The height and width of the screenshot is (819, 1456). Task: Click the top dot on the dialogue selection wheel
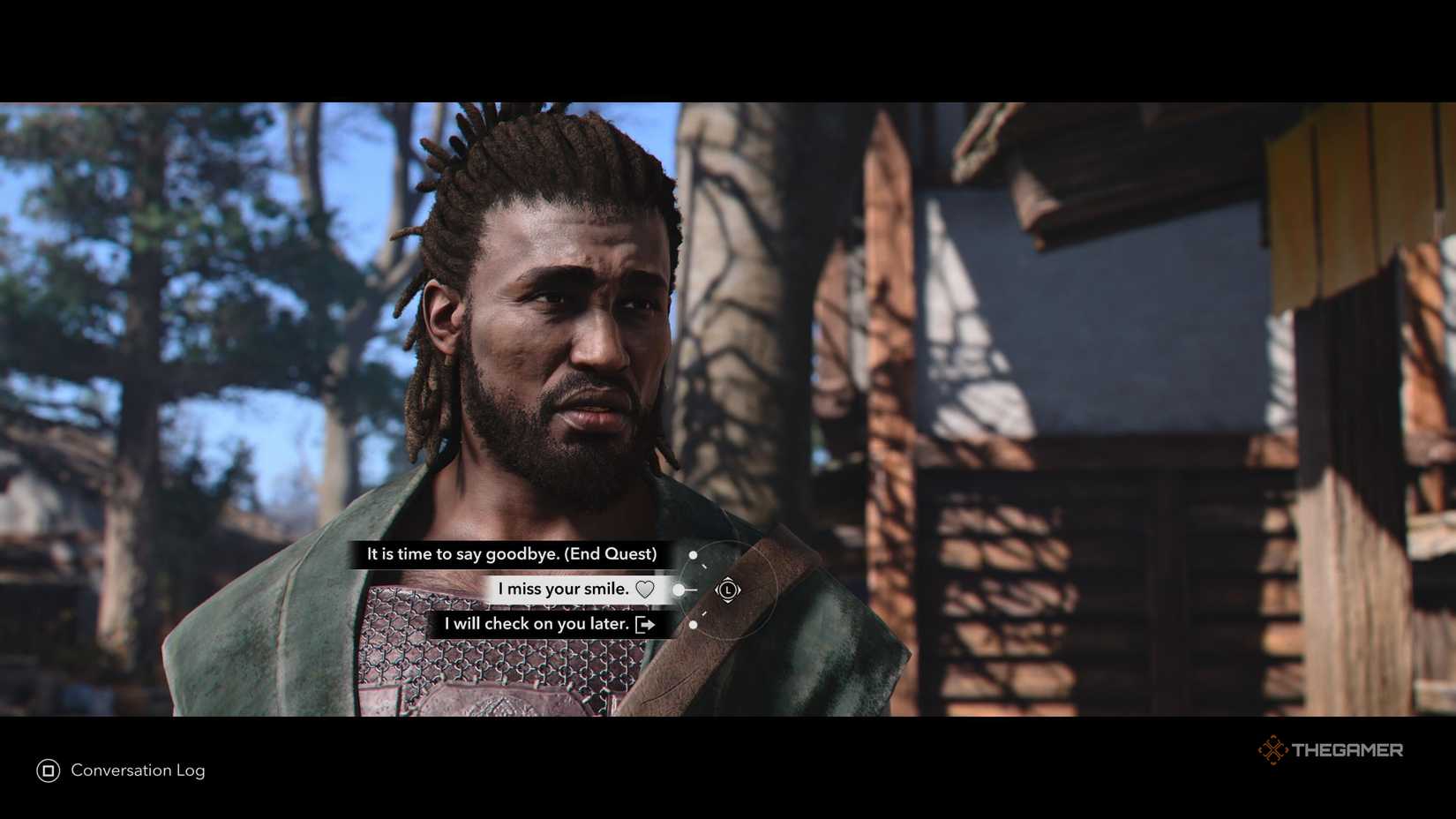click(x=693, y=554)
